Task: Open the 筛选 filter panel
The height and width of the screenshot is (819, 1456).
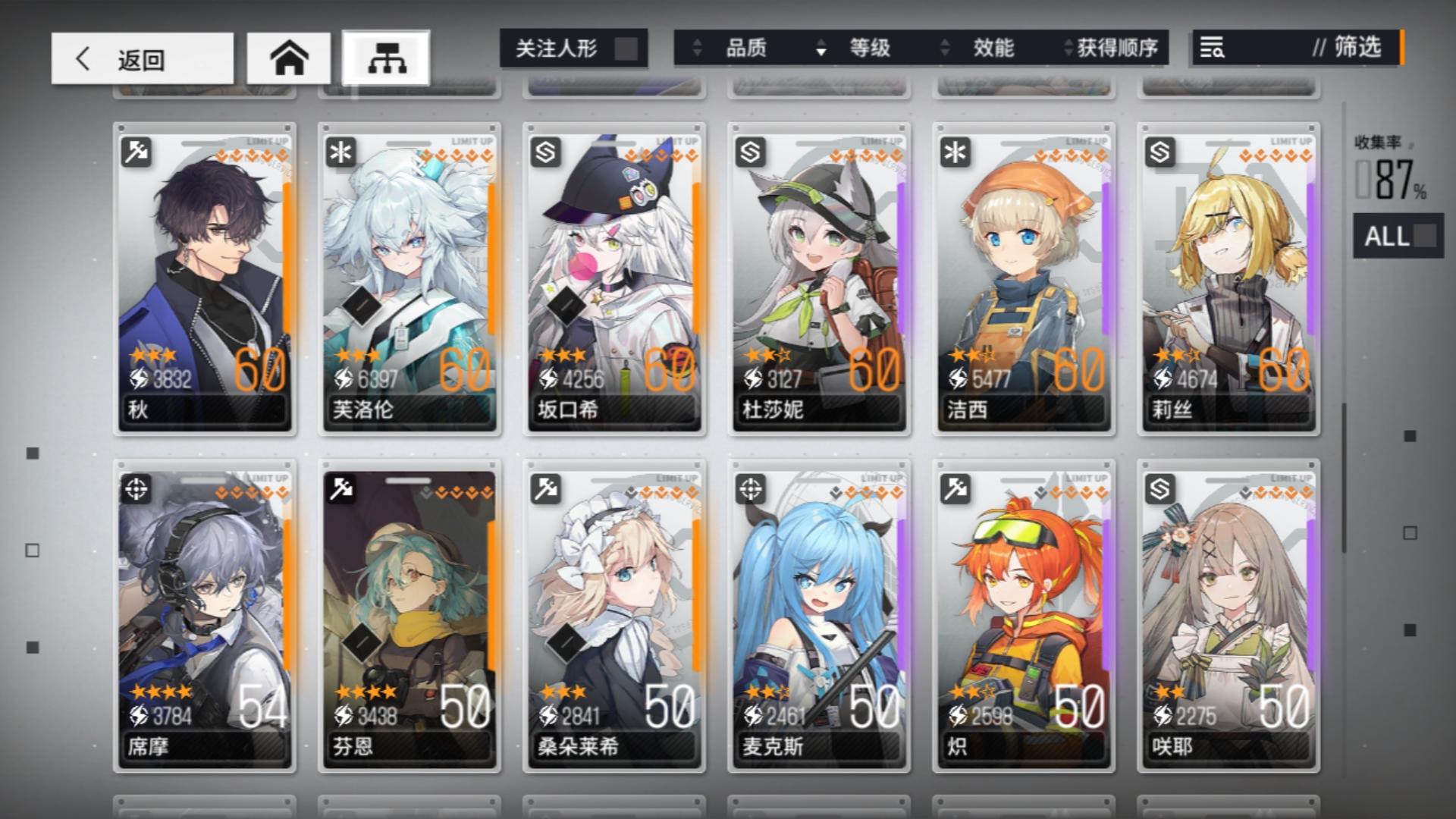Action: tap(1354, 48)
